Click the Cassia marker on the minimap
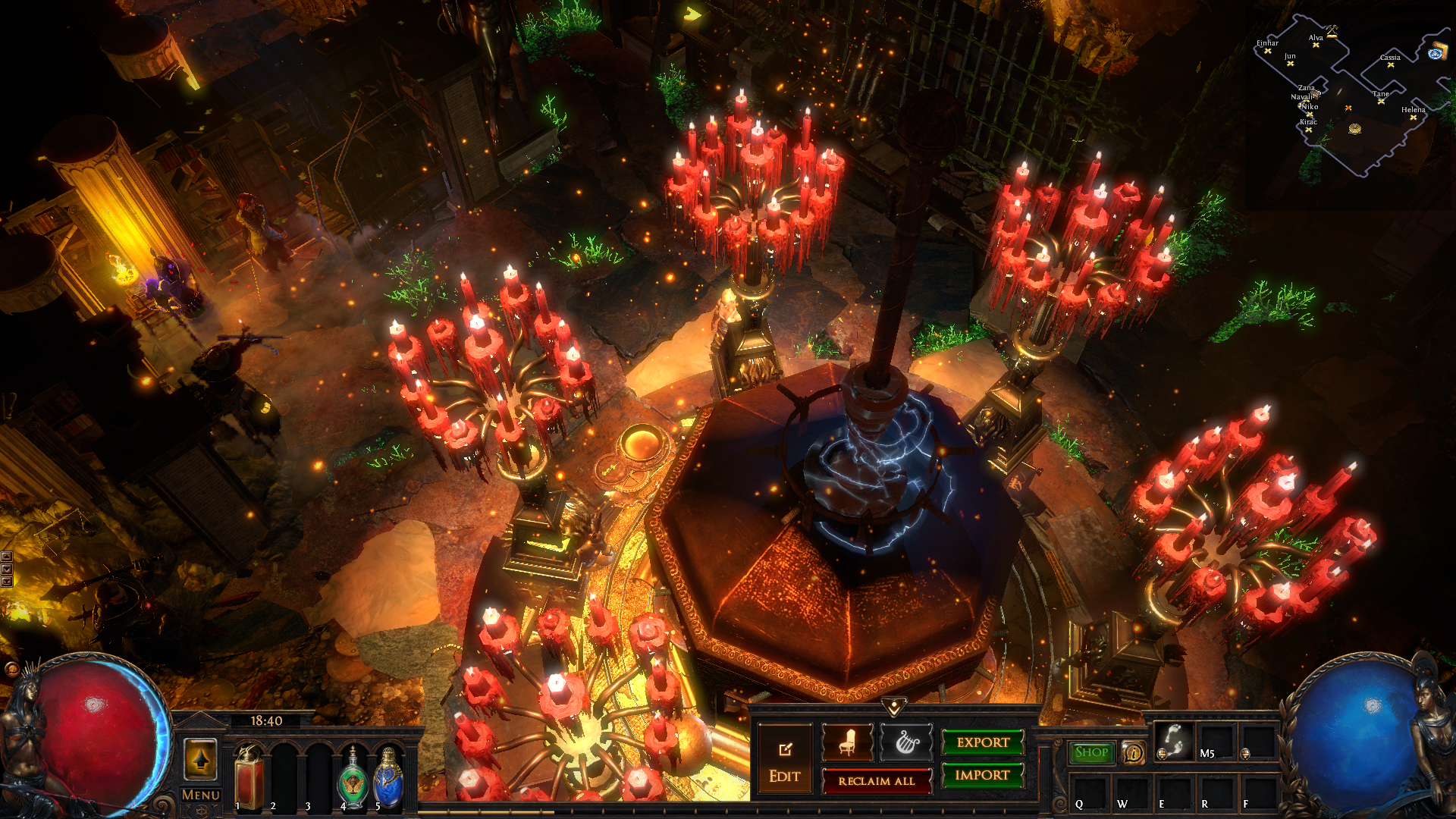Viewport: 1456px width, 819px height. [1390, 65]
